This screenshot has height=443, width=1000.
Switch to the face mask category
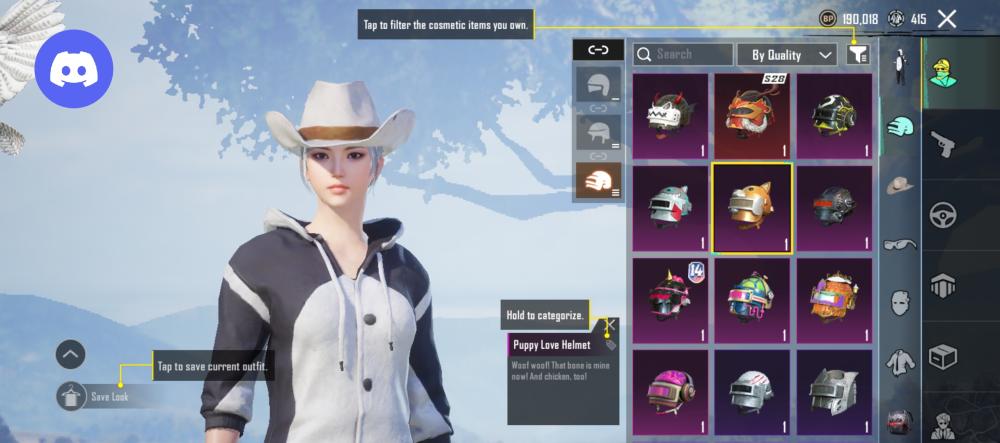(901, 302)
